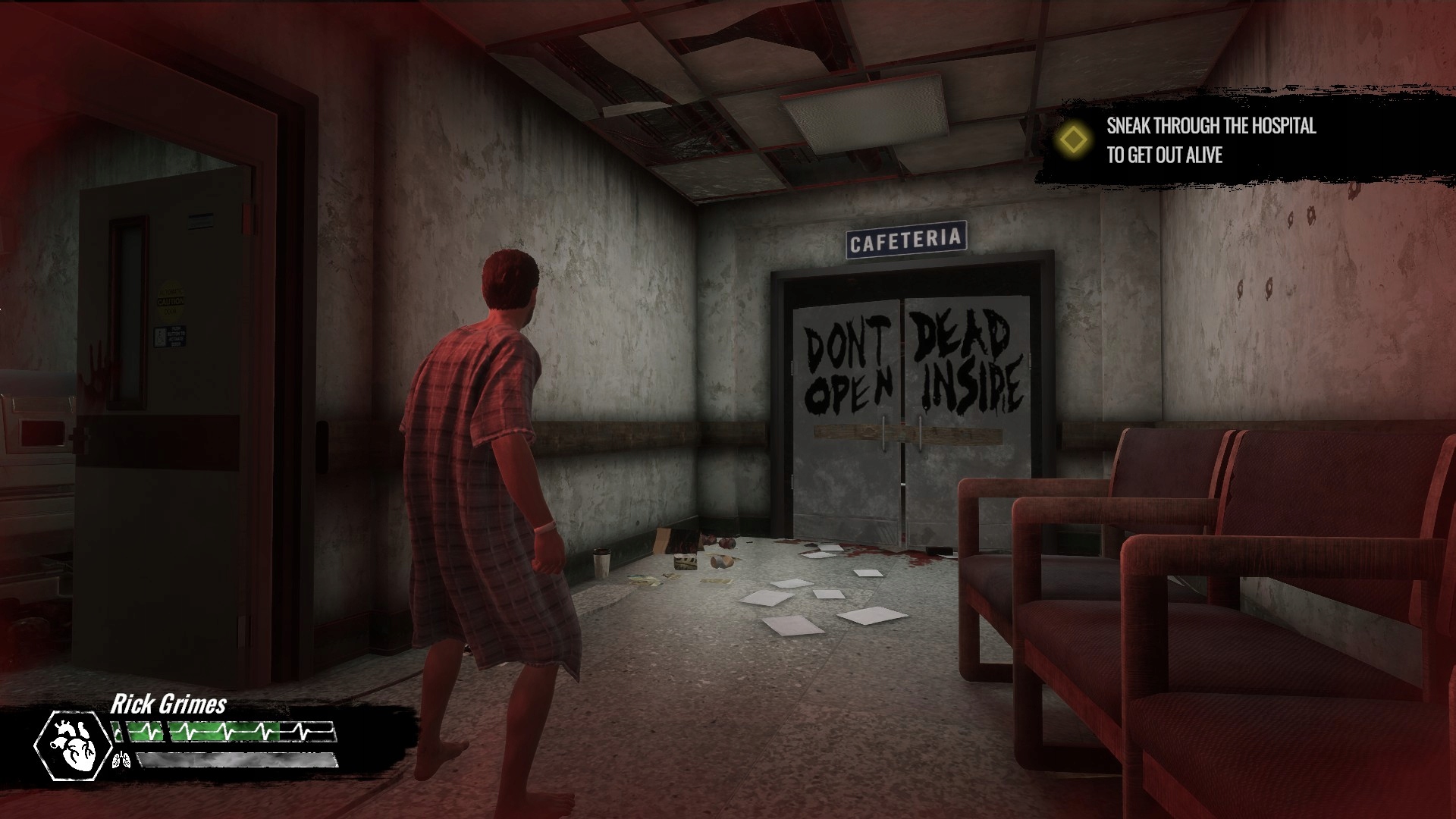
Task: Click the sneak through hospital objective tracker
Action: click(1210, 140)
